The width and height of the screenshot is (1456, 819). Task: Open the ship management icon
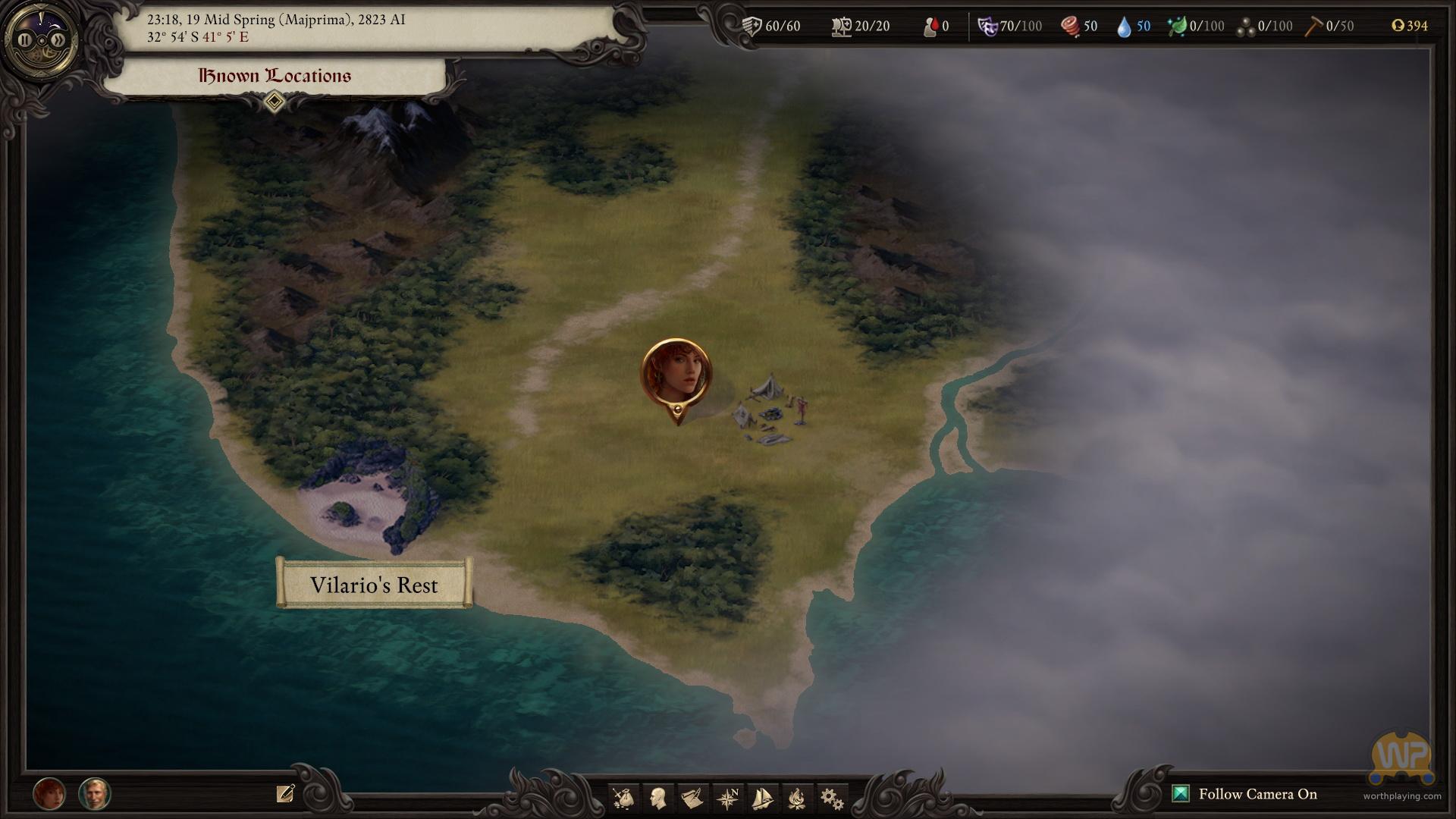coord(762,798)
